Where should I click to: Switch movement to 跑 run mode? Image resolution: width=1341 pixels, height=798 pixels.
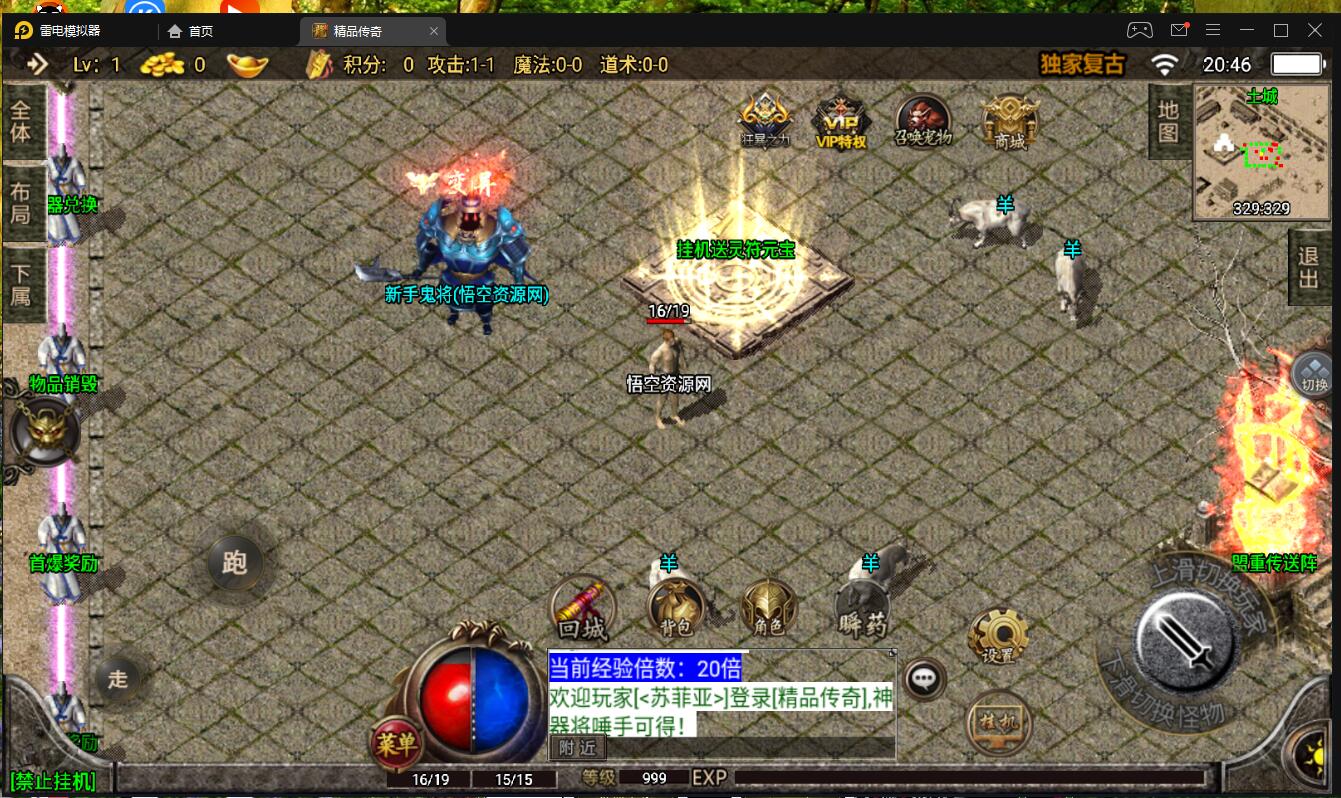[237, 563]
